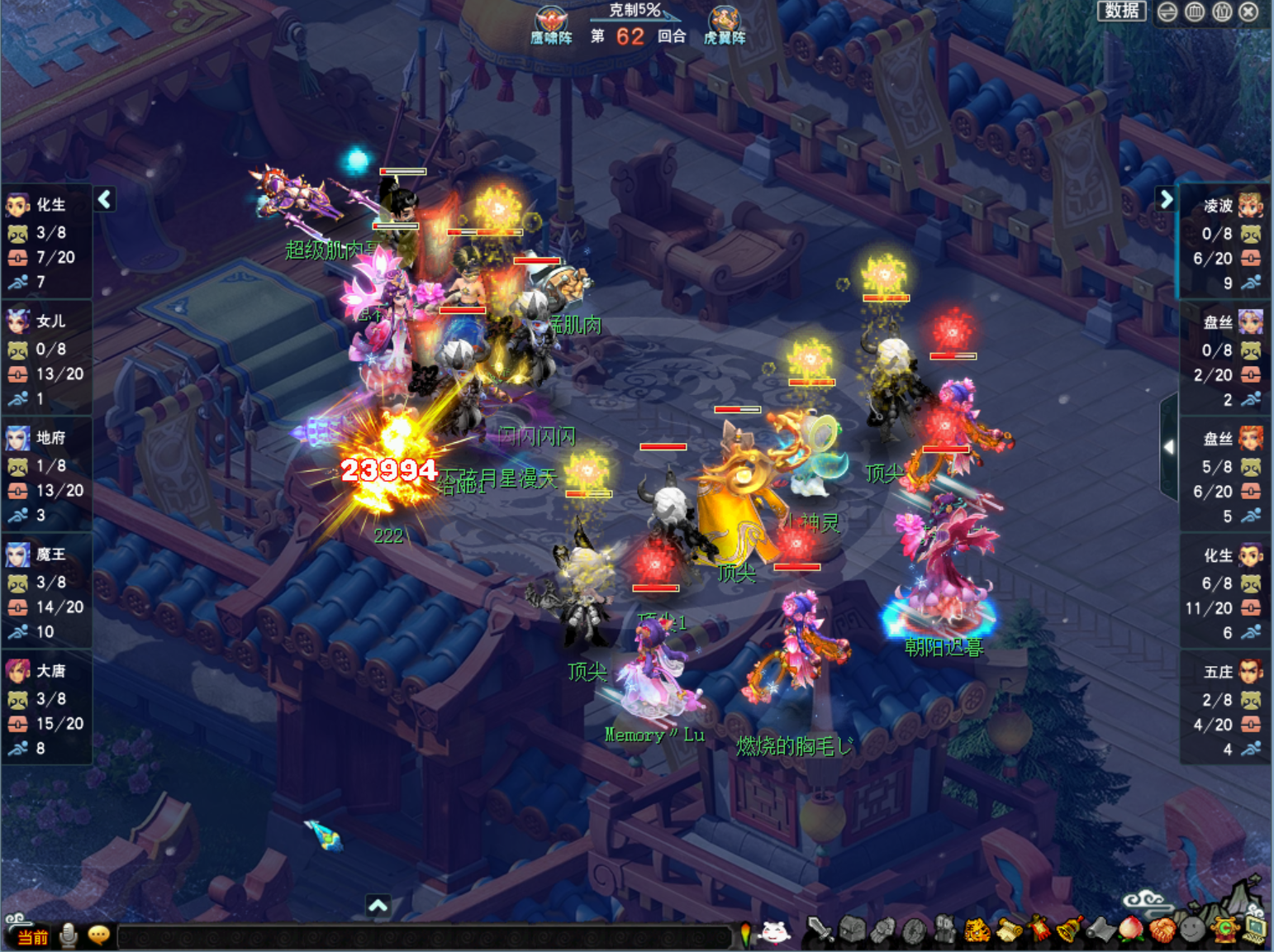1274x952 pixels.
Task: Toggle the 血 health display button
Action: [1195, 12]
